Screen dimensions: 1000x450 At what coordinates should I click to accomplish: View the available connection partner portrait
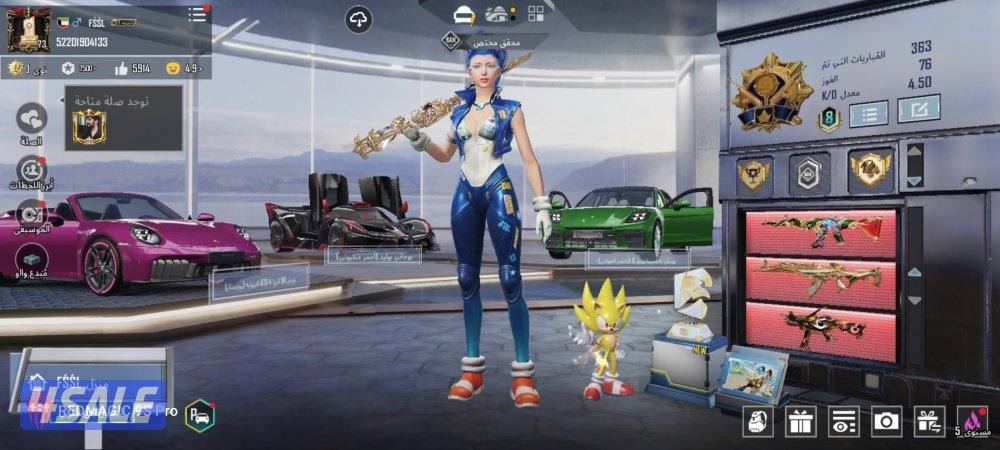tap(89, 126)
